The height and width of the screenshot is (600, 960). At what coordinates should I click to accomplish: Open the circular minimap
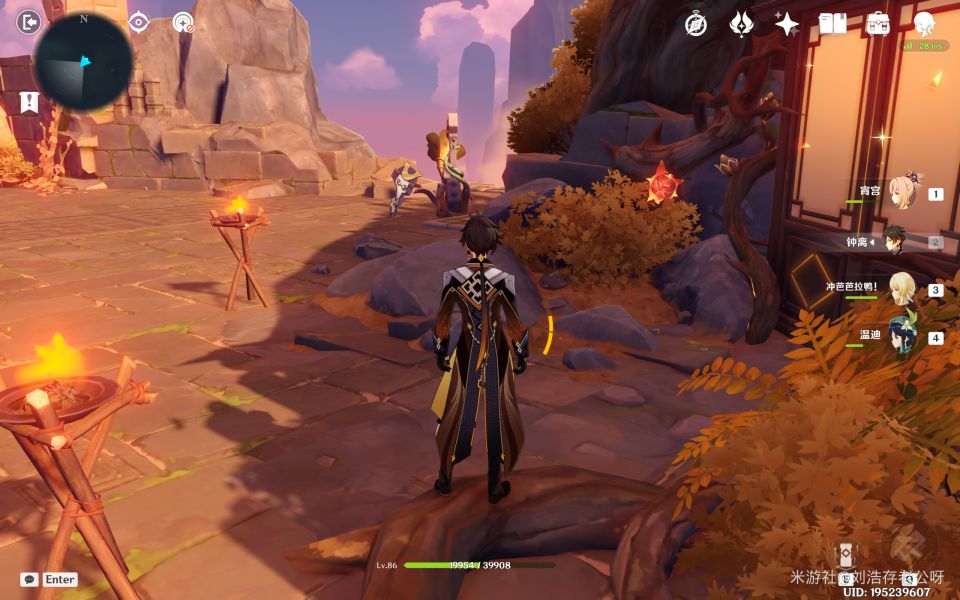tap(84, 62)
